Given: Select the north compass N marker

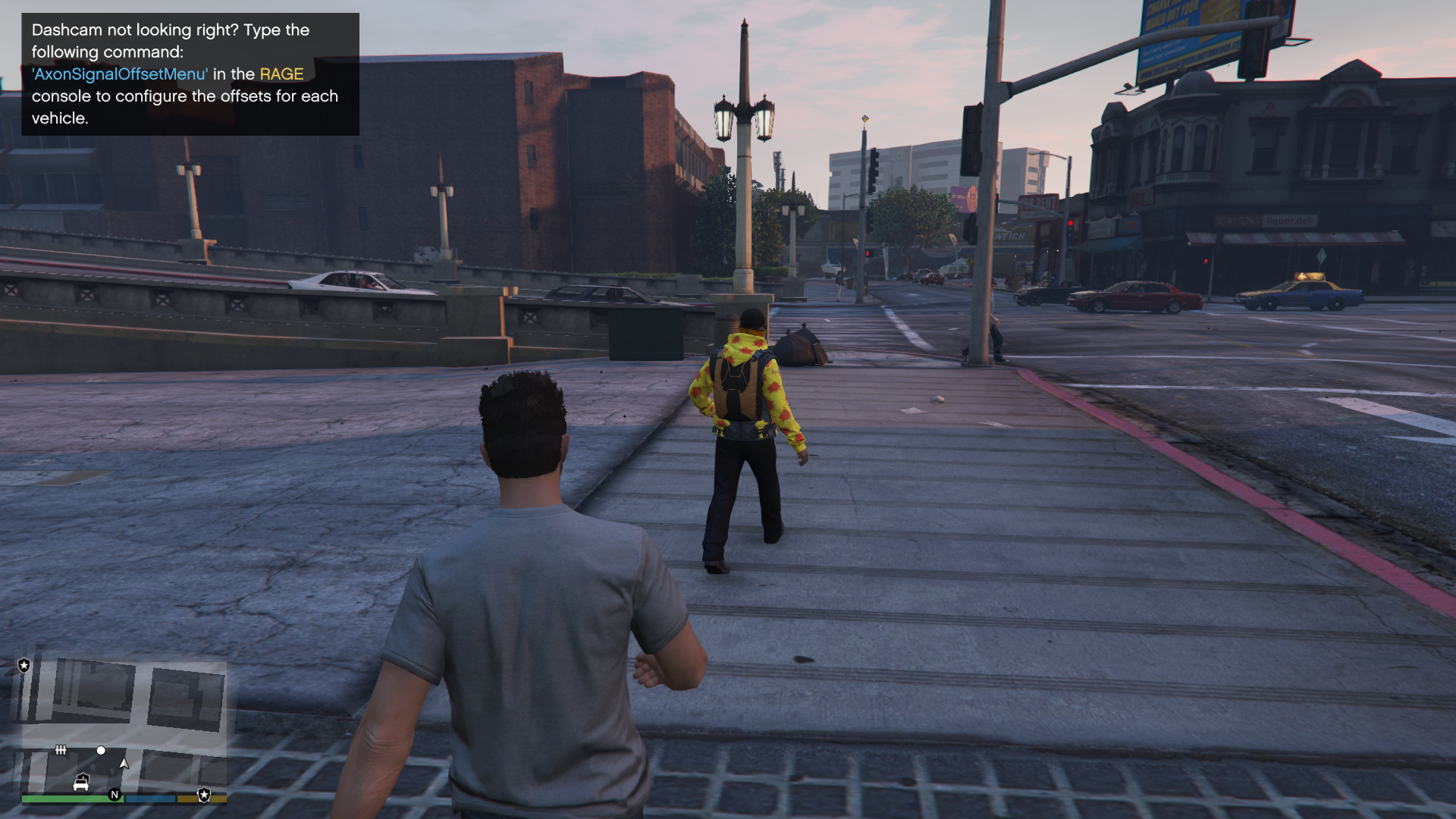Looking at the screenshot, I should [115, 795].
